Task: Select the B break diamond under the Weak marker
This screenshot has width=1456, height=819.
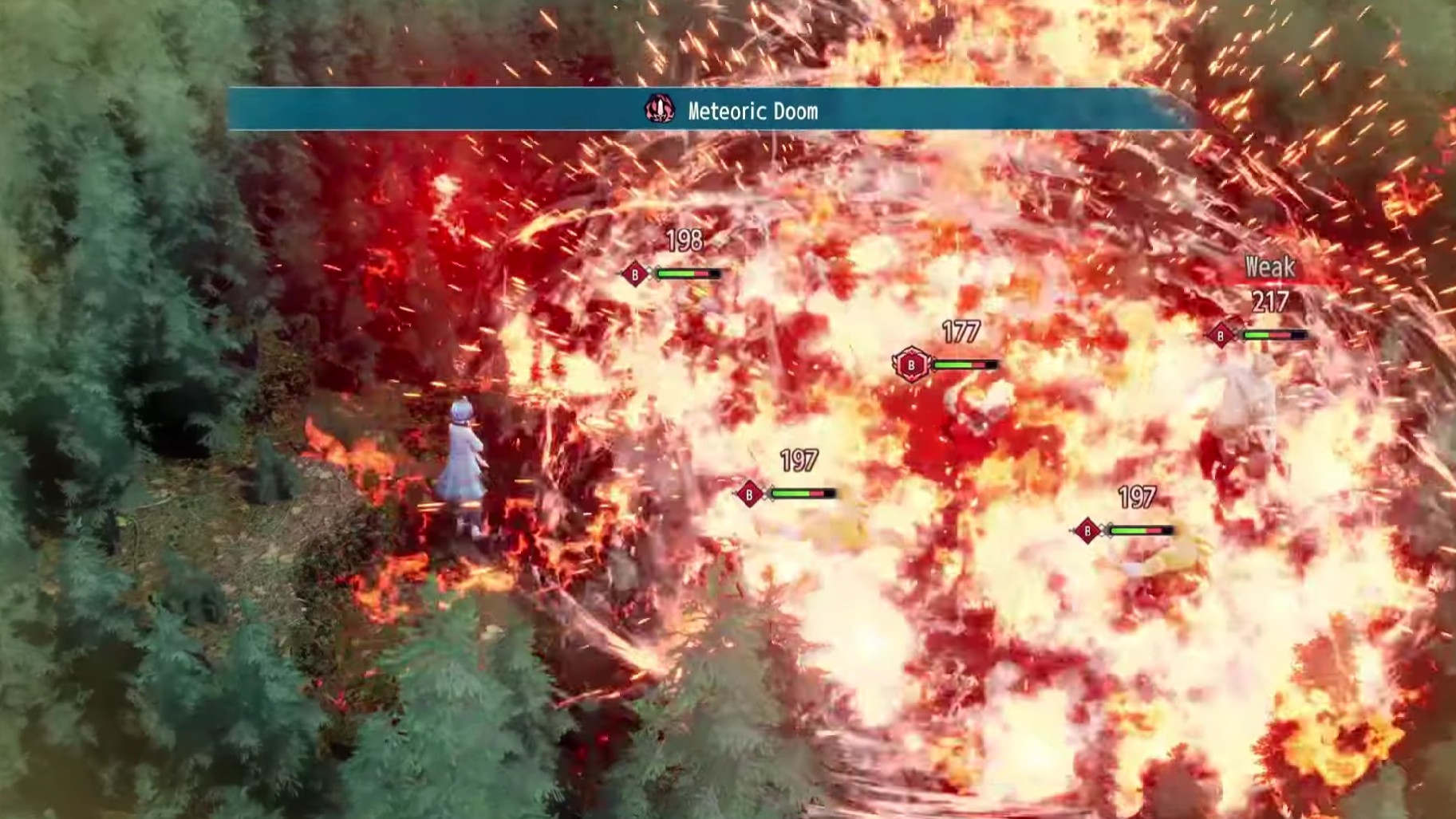Action: (1222, 337)
